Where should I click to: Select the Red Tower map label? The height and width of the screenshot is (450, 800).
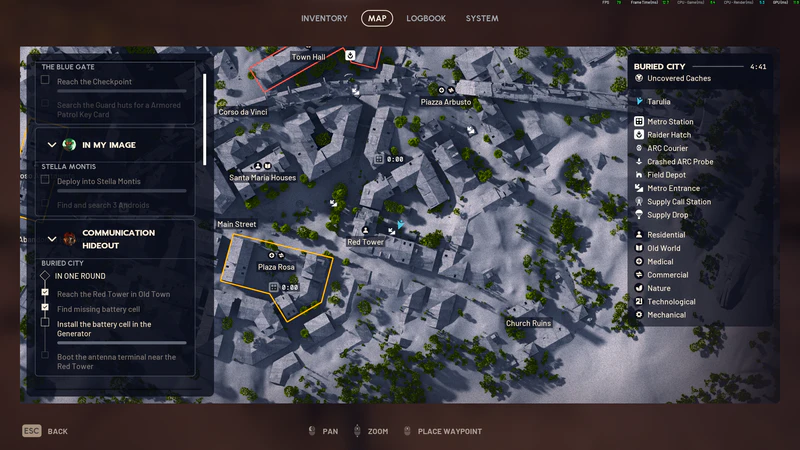(365, 242)
